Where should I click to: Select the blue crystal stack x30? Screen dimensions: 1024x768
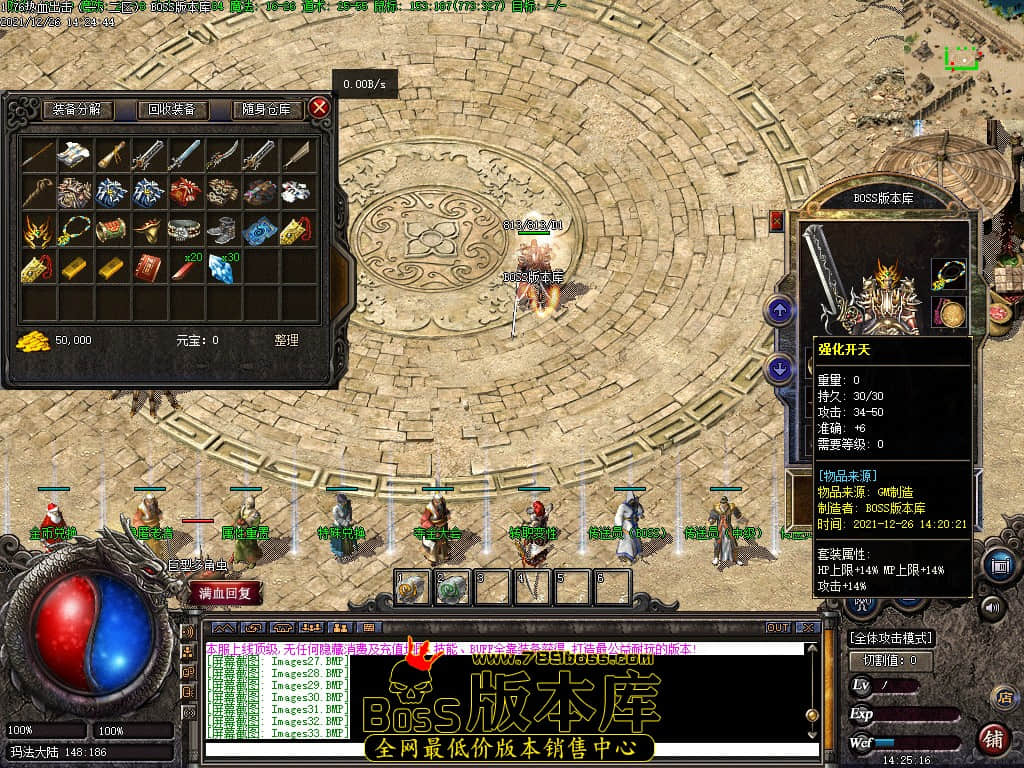pyautogui.click(x=222, y=267)
